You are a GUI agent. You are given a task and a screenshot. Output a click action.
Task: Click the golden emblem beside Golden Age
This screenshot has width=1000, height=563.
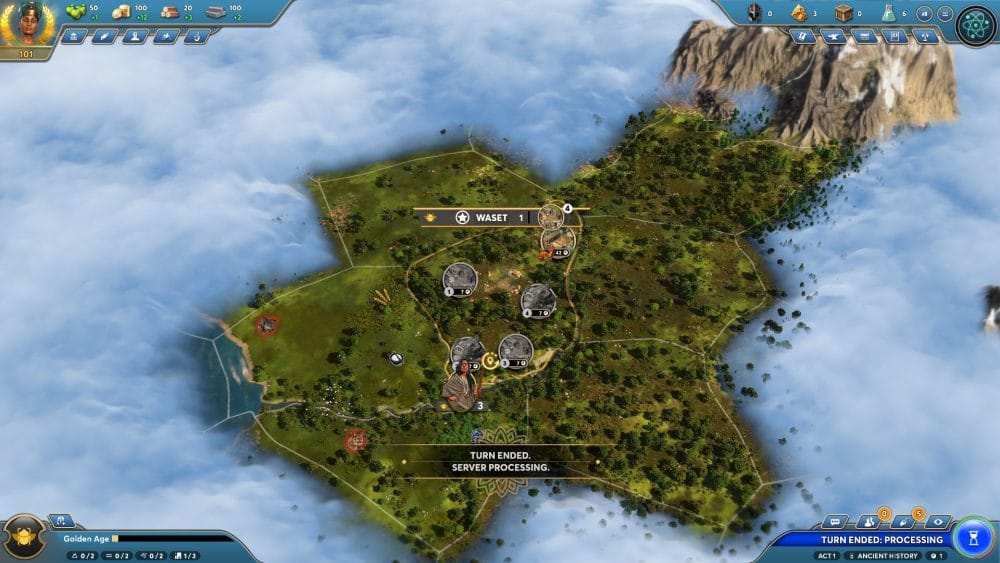tap(24, 537)
